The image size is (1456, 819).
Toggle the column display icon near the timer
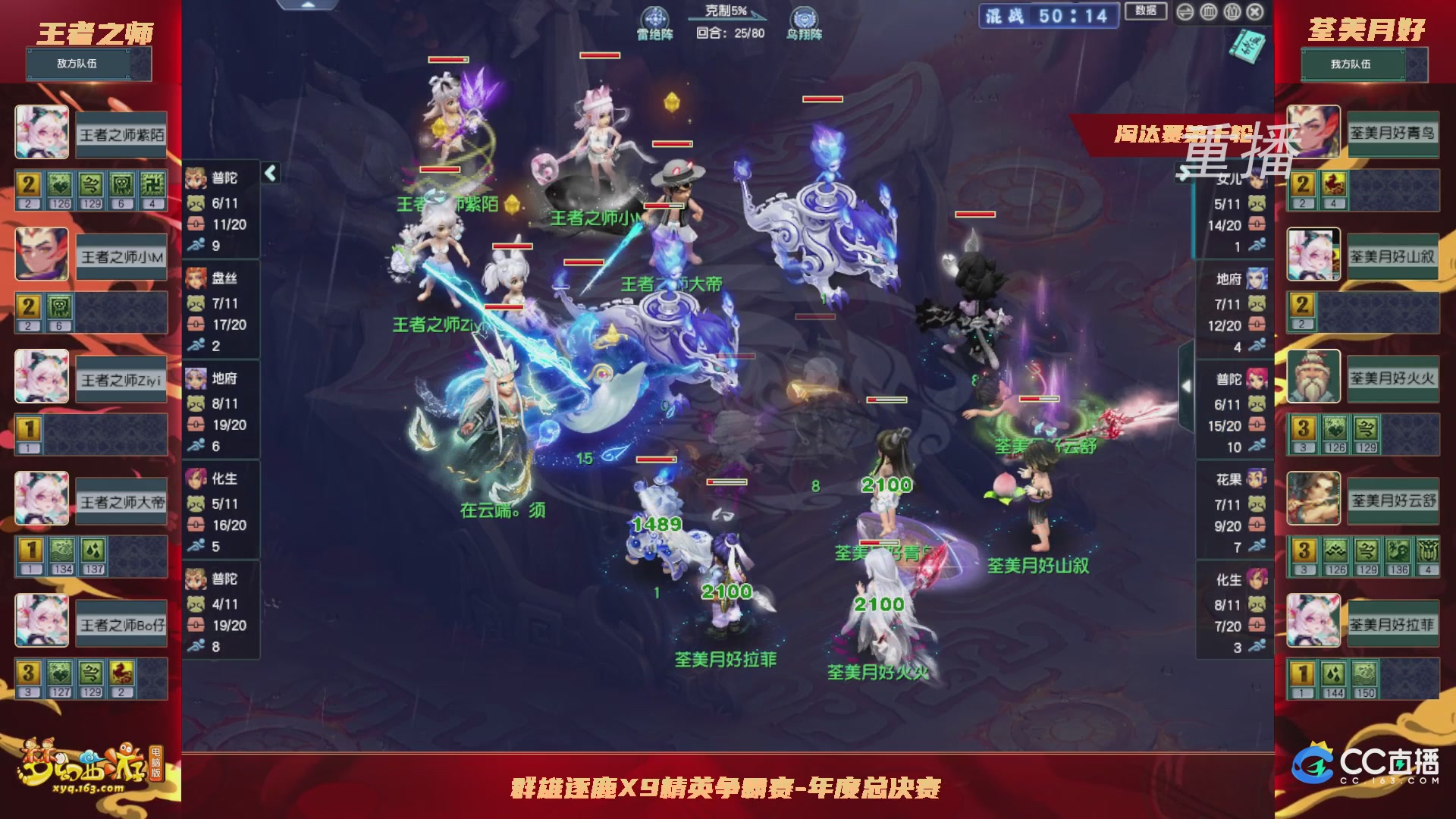click(x=1208, y=11)
